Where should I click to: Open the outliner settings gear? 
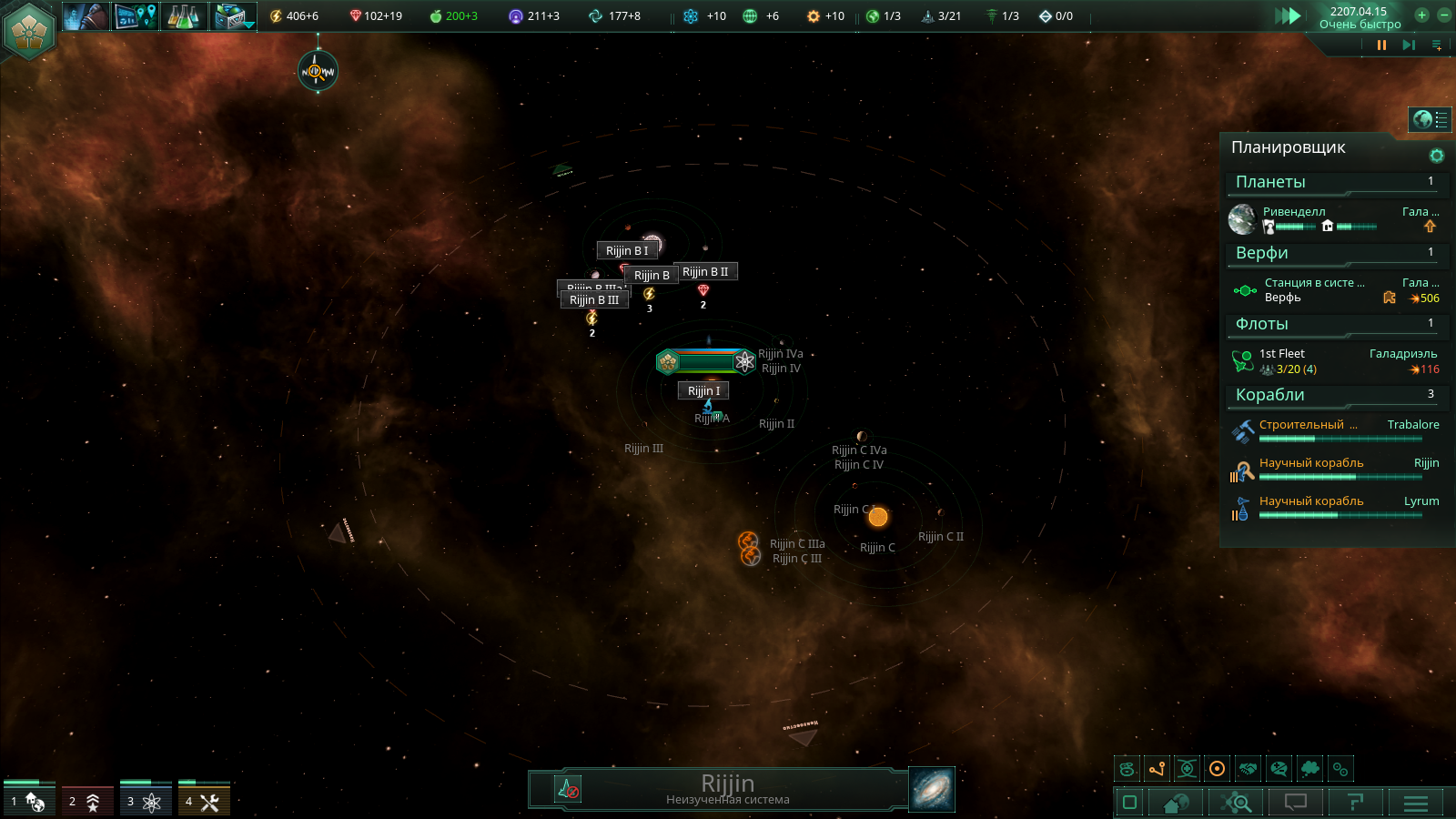tap(1437, 156)
